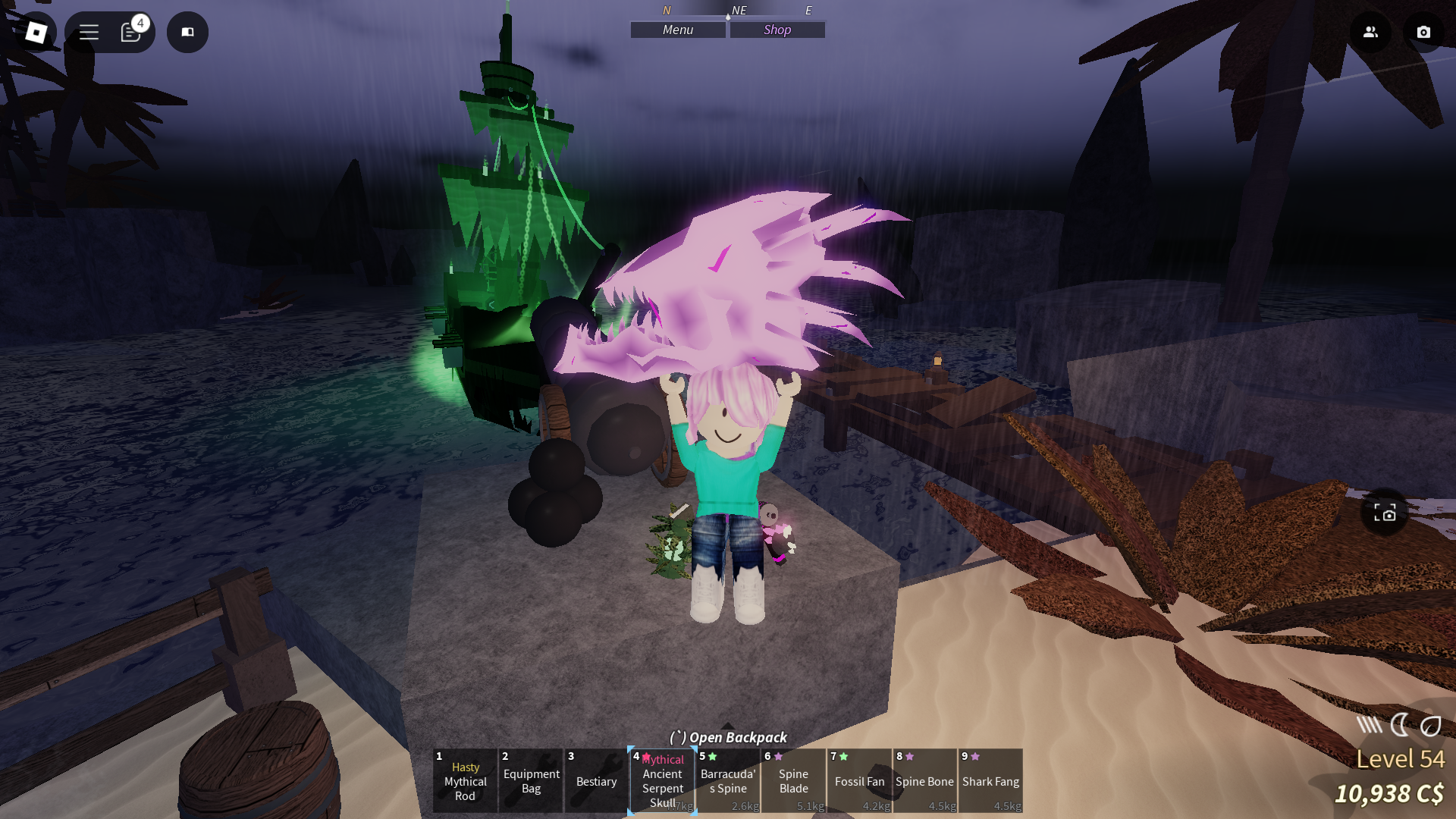The image size is (1456, 819).
Task: Open the Equipment Bag slot
Action: click(x=530, y=781)
